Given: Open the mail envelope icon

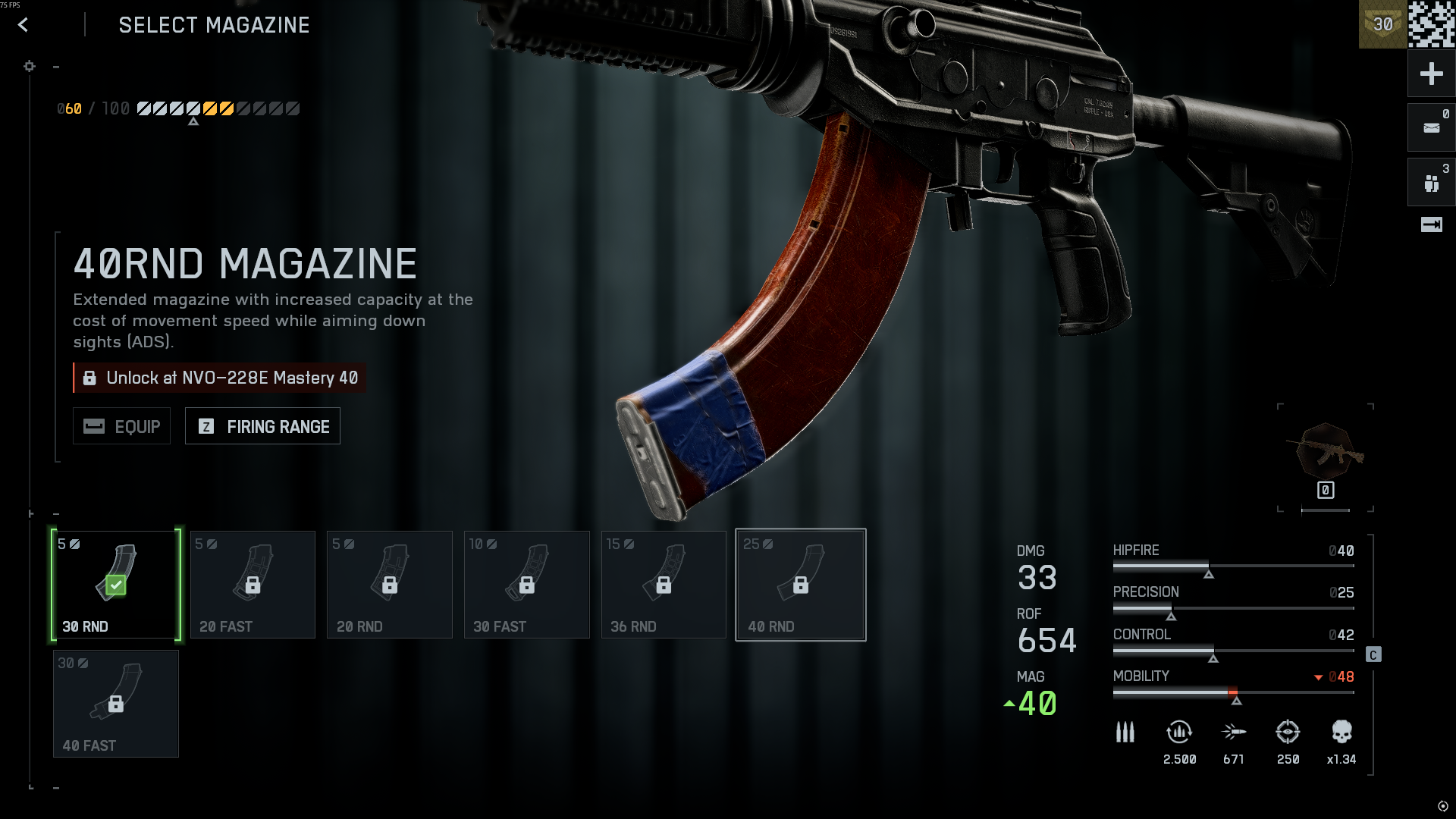Looking at the screenshot, I should point(1431,127).
